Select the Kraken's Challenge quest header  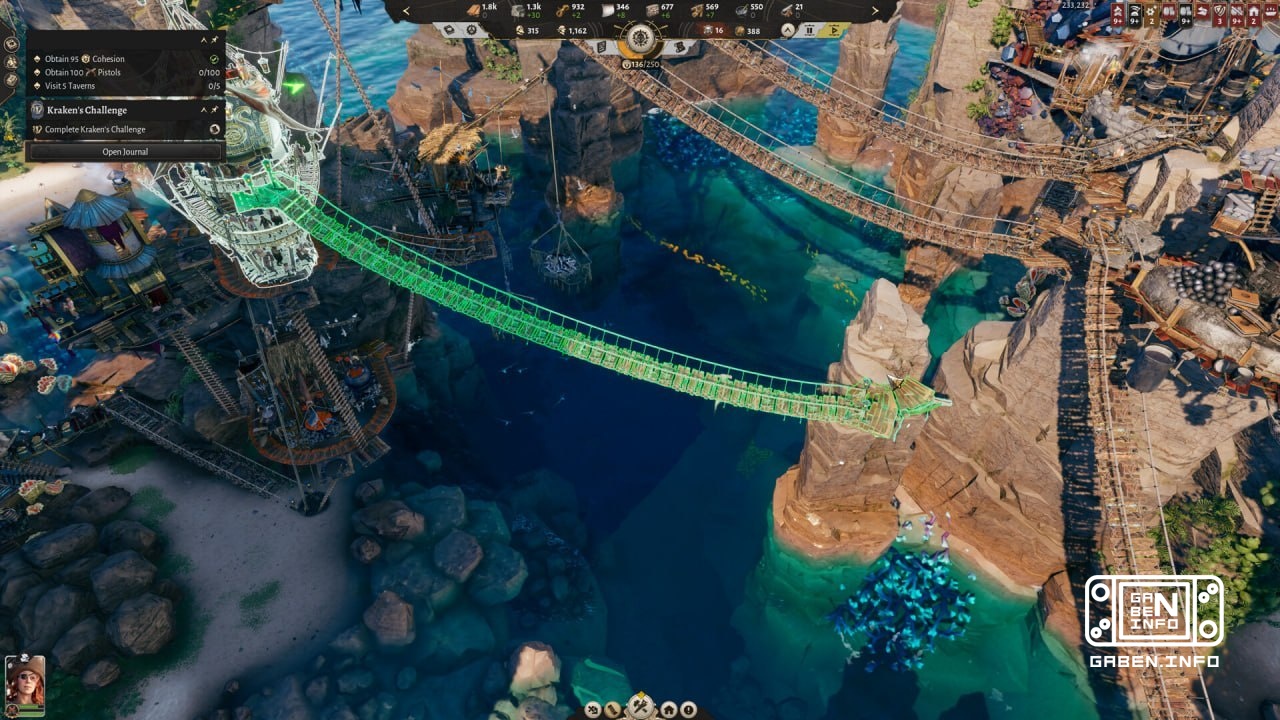85,110
